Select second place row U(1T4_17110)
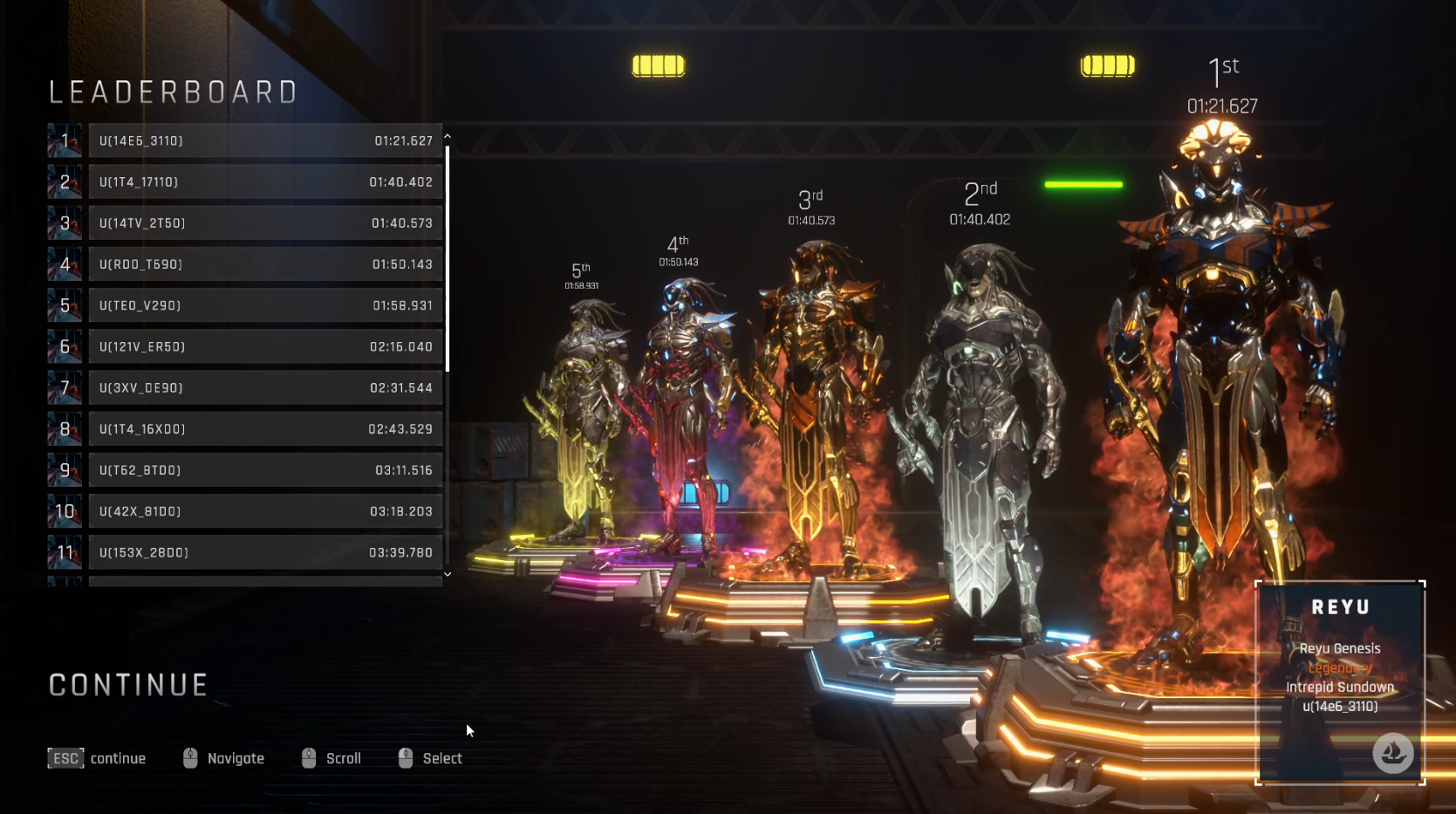 (x=265, y=182)
